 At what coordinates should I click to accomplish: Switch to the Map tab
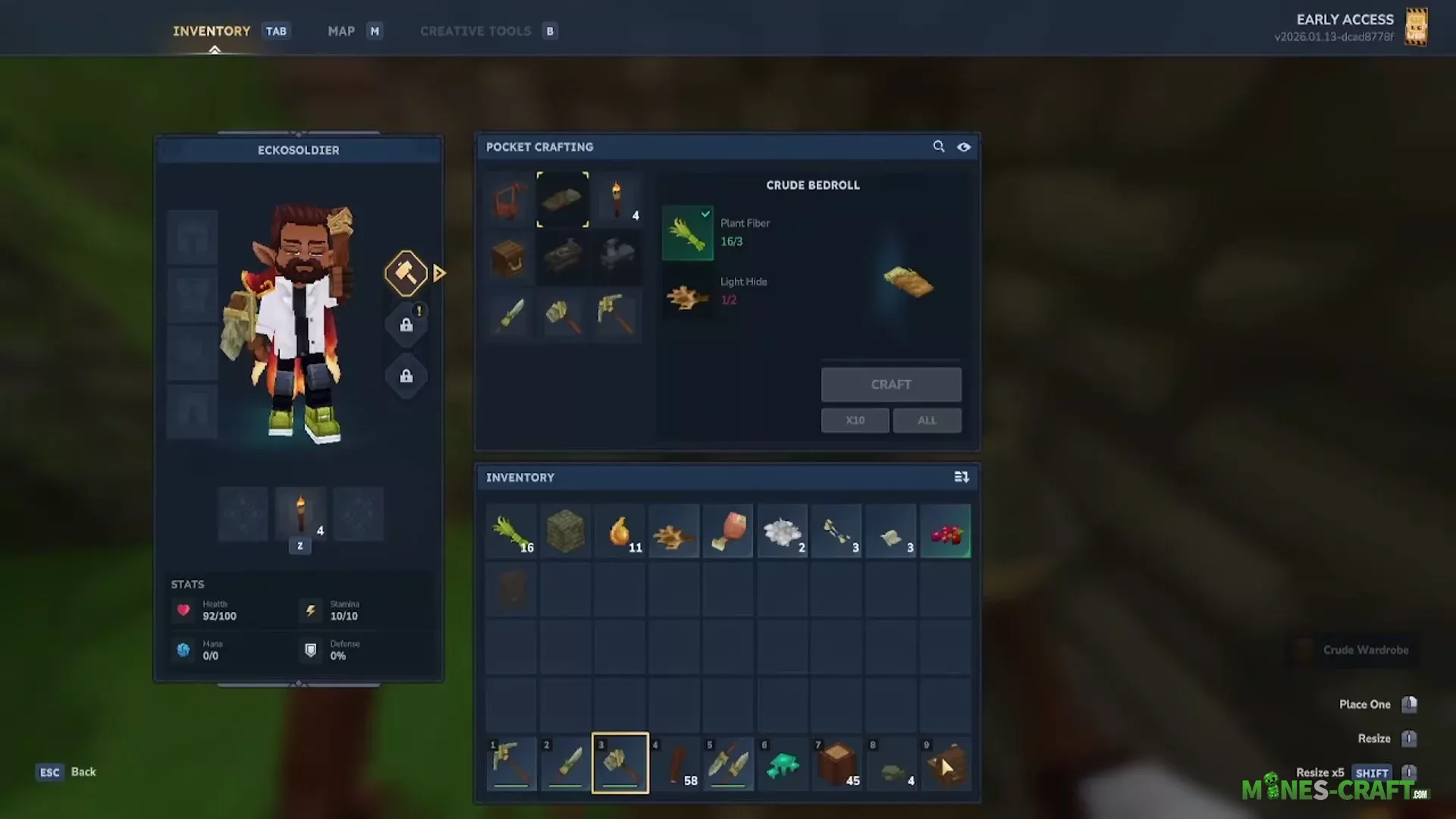(x=341, y=31)
